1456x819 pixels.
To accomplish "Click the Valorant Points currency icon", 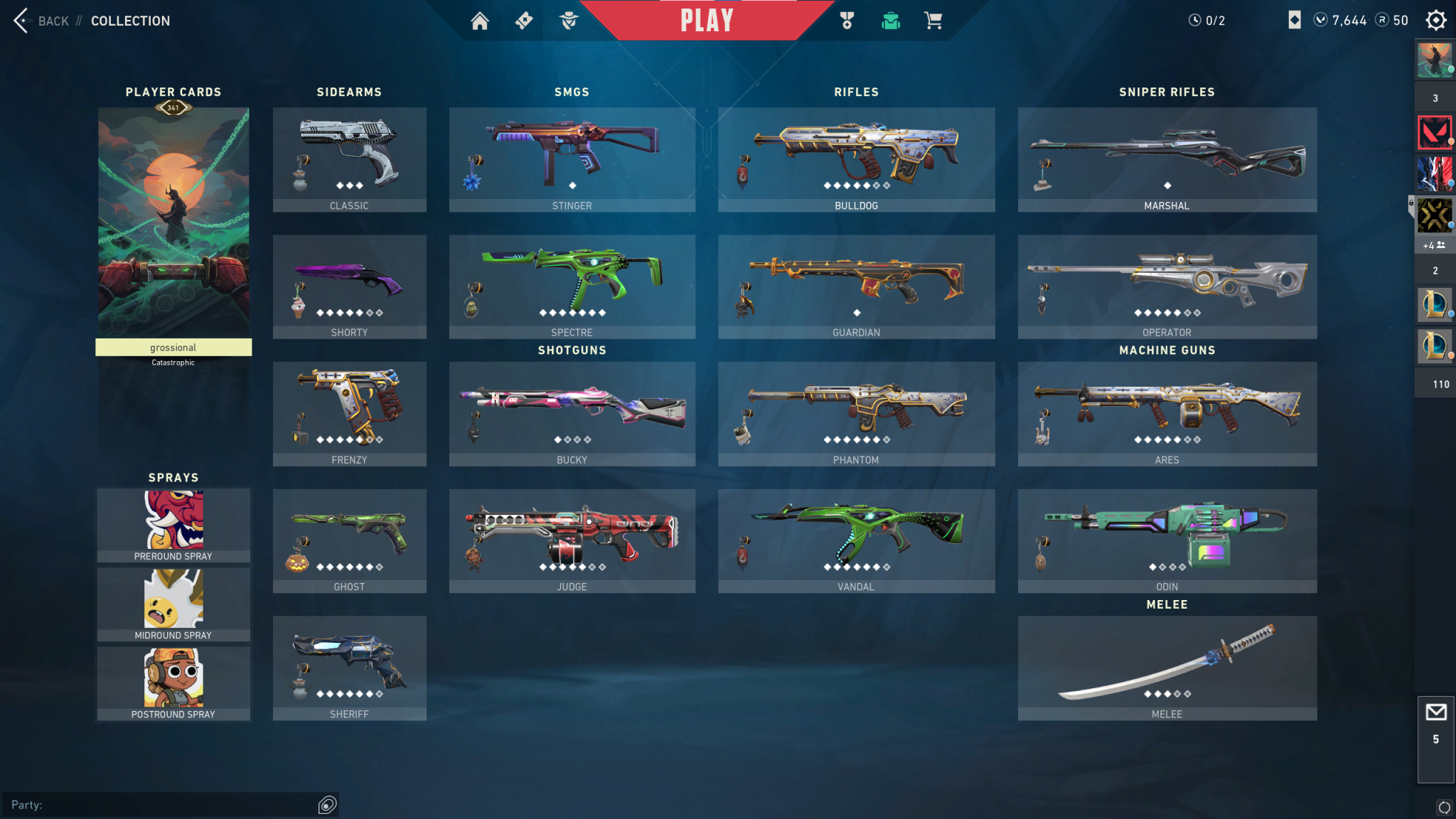I will click(x=1319, y=20).
